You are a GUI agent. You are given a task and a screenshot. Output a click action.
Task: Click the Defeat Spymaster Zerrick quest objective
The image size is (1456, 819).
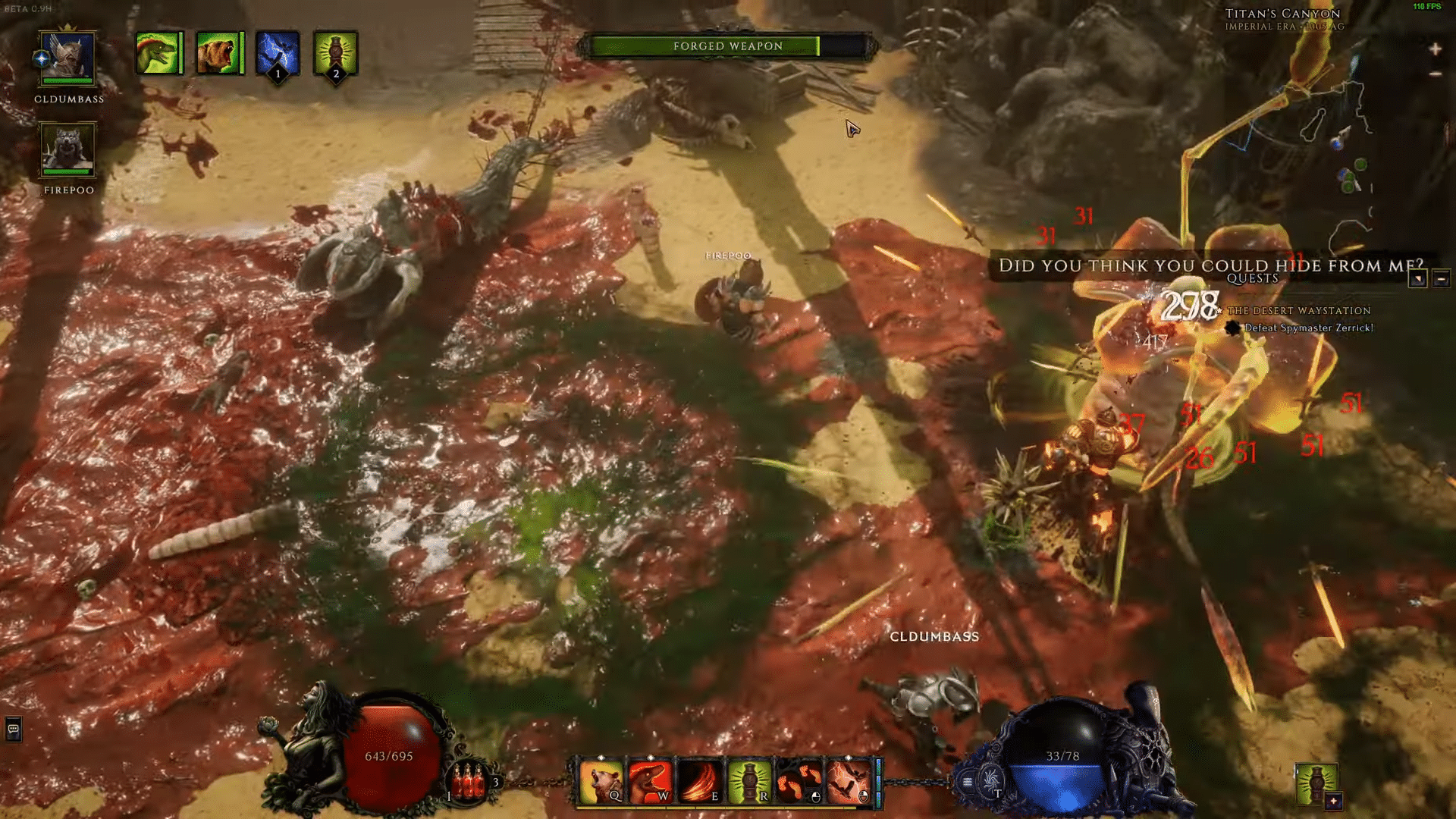[x=1310, y=328]
